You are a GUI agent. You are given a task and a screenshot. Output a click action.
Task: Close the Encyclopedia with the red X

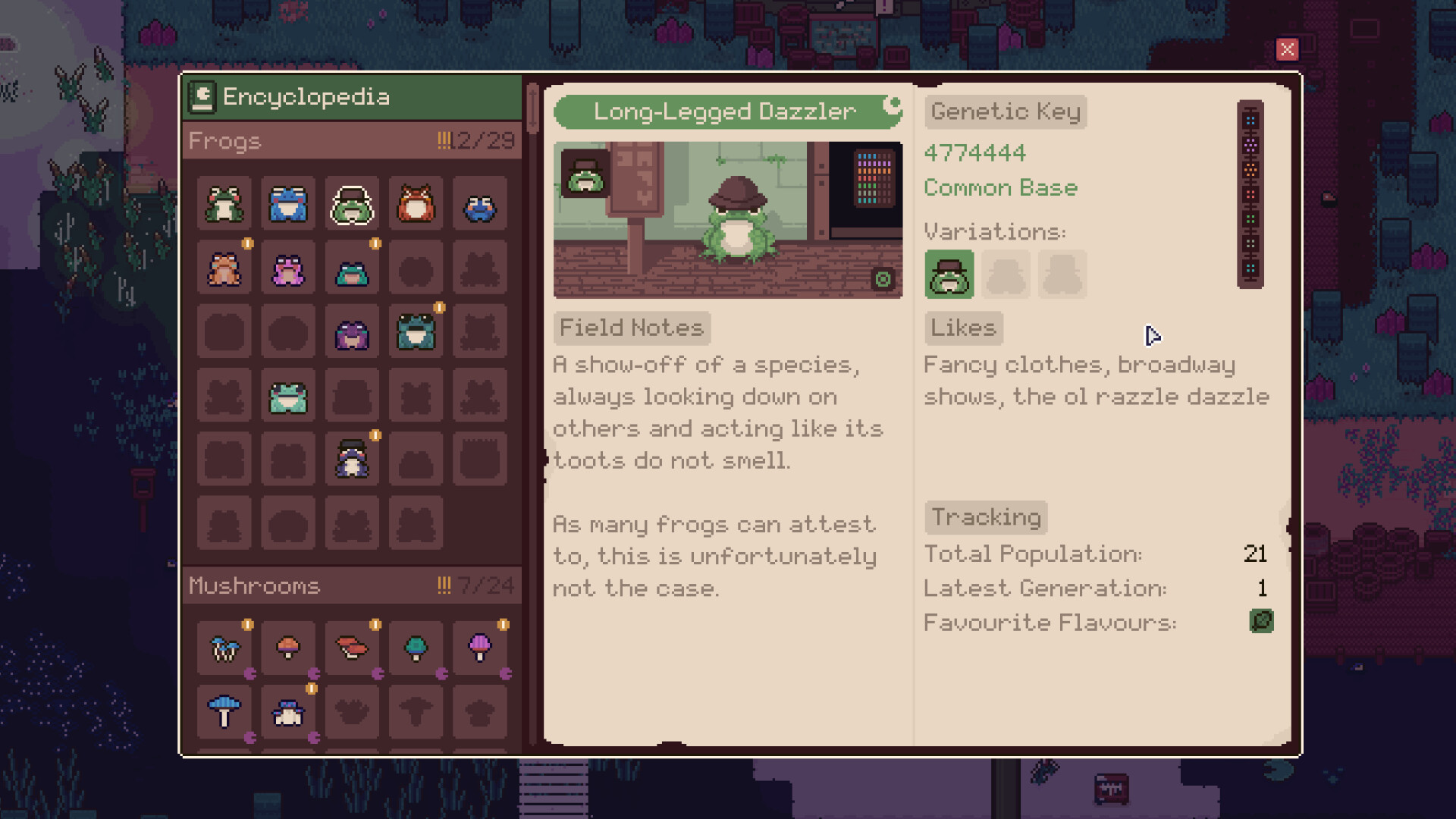point(1287,50)
